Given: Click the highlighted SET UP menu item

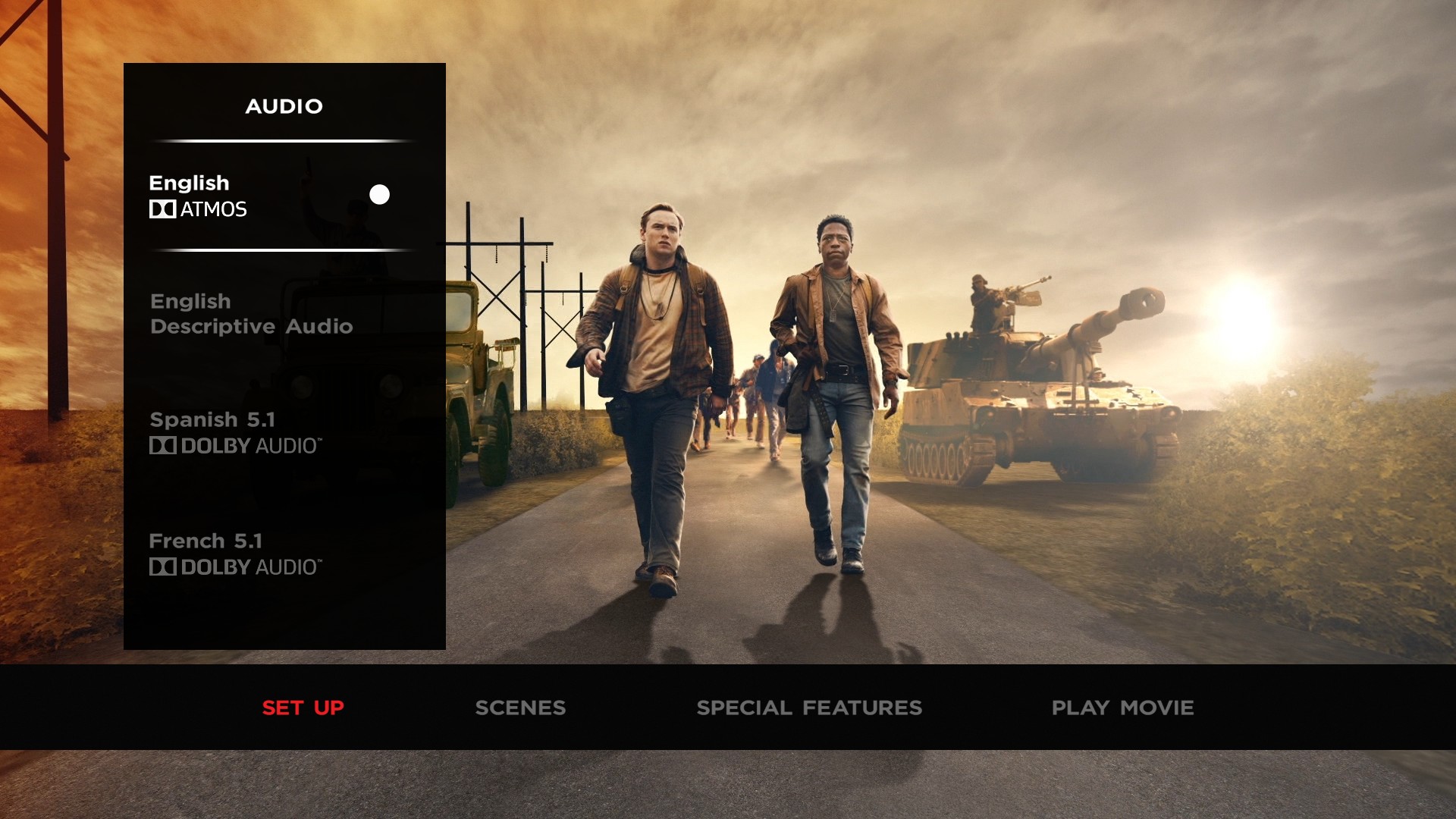Looking at the screenshot, I should point(303,708).
